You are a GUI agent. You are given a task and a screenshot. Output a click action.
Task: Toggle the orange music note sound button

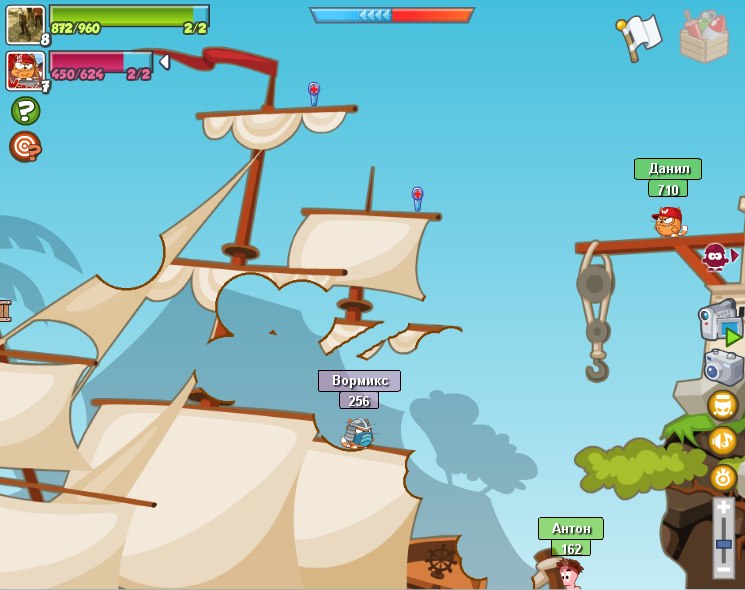(722, 440)
